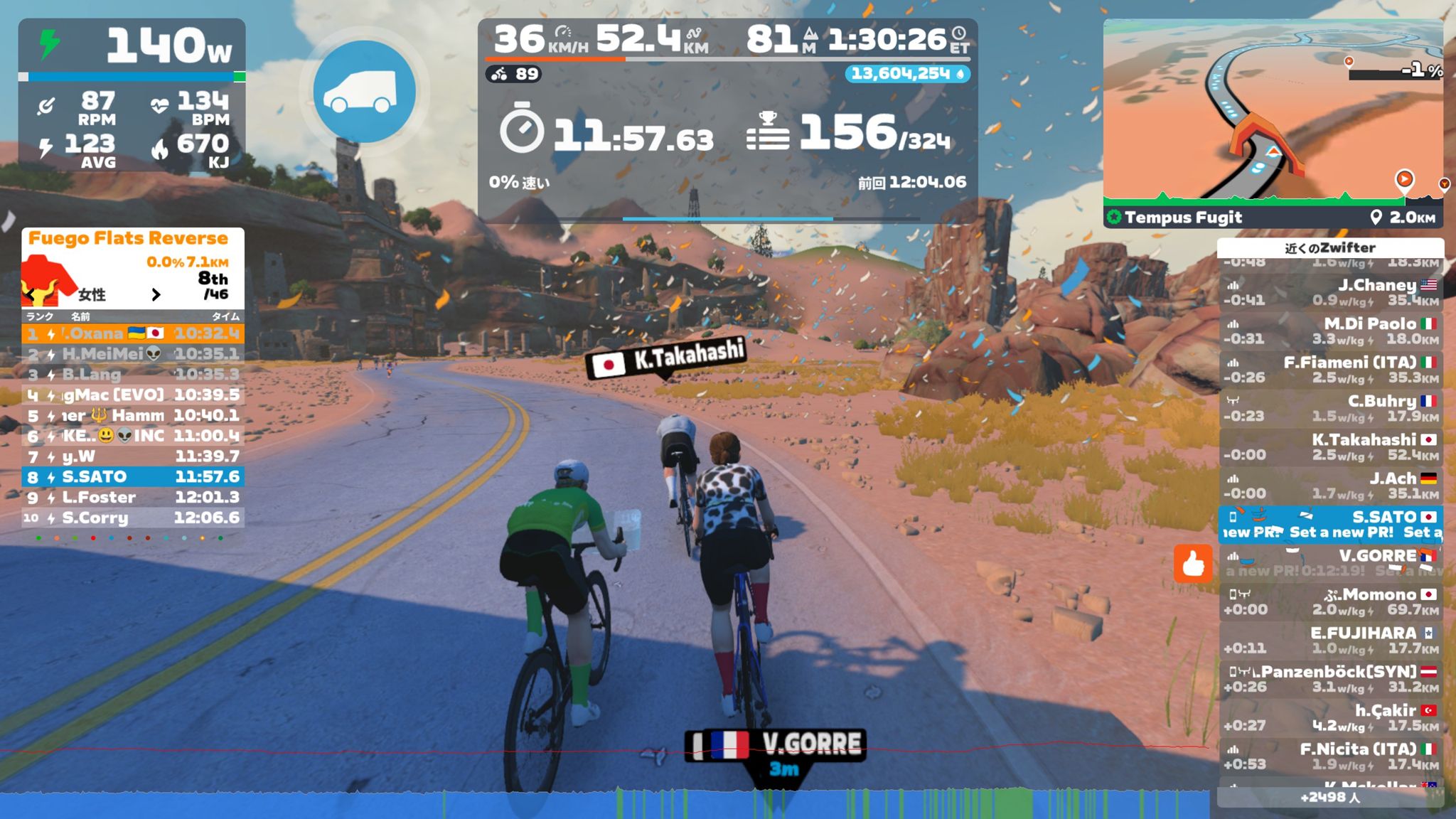
Task: Select H.MeiMei leaderboard entry
Action: (133, 353)
